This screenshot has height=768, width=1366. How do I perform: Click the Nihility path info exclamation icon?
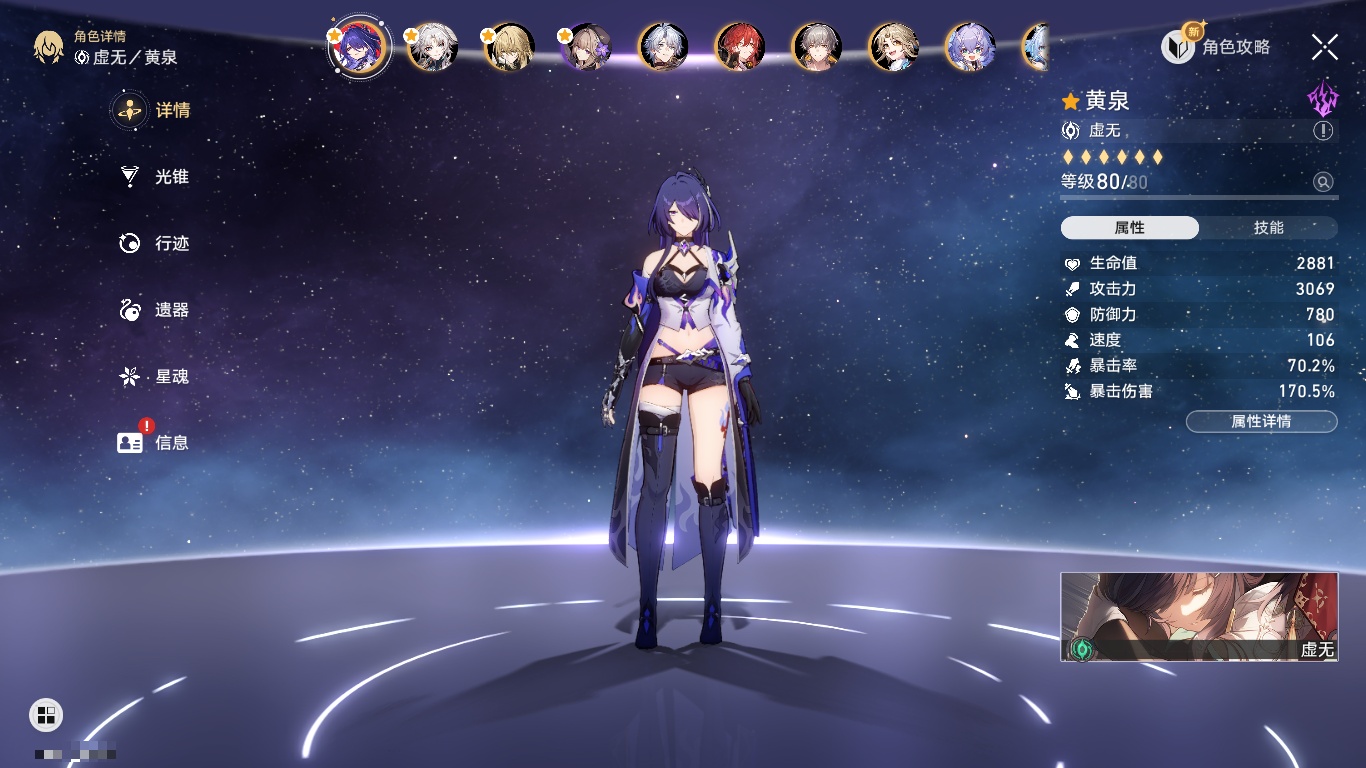pyautogui.click(x=1323, y=131)
